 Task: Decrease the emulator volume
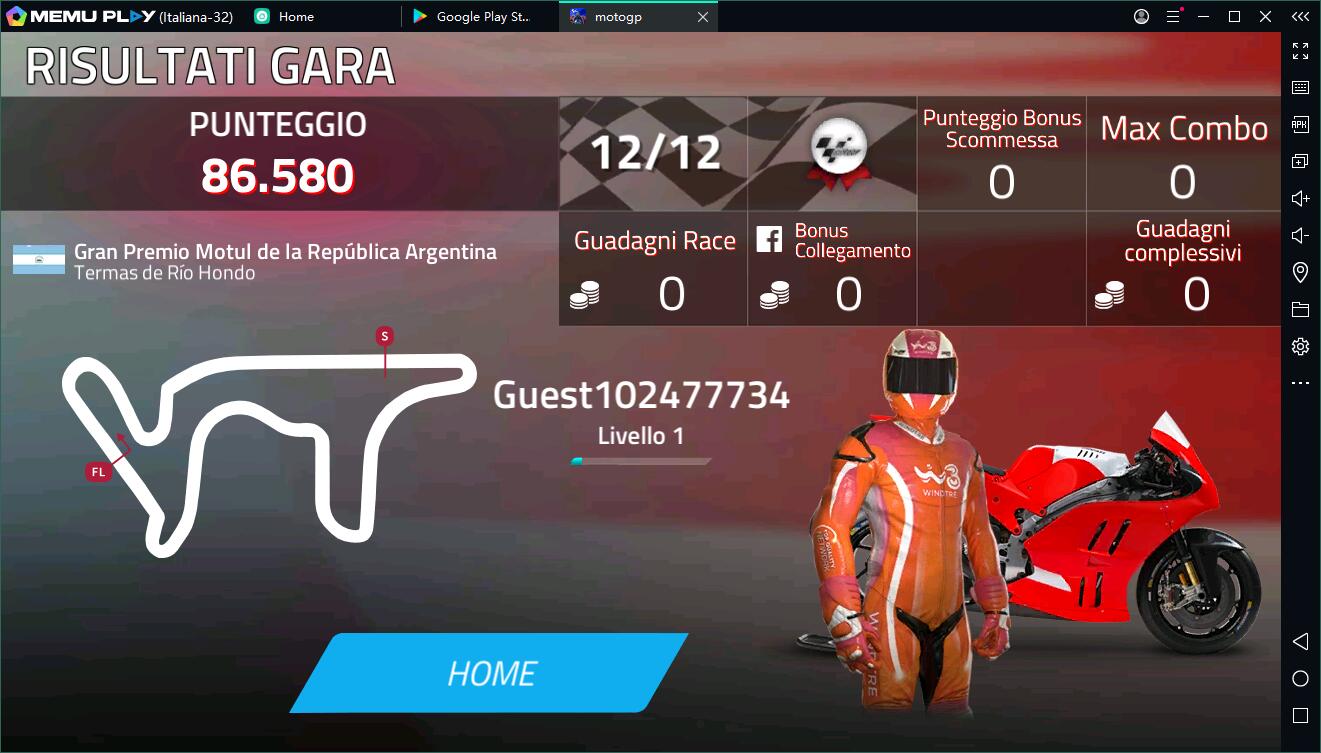click(x=1300, y=235)
